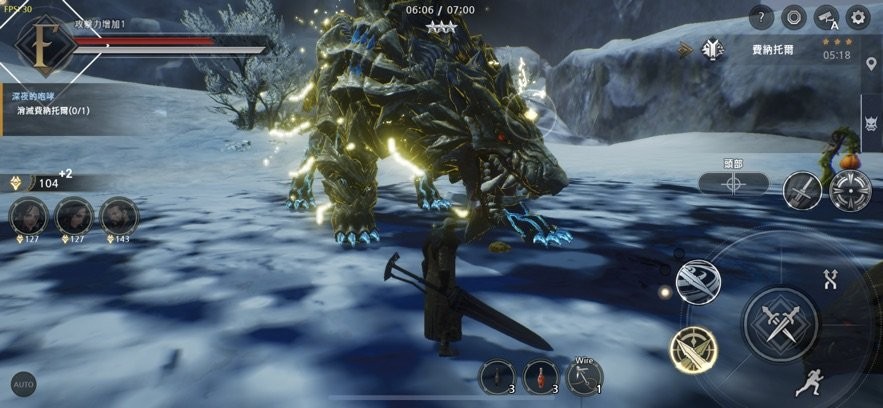Open the demon mask monster tab

tap(871, 127)
